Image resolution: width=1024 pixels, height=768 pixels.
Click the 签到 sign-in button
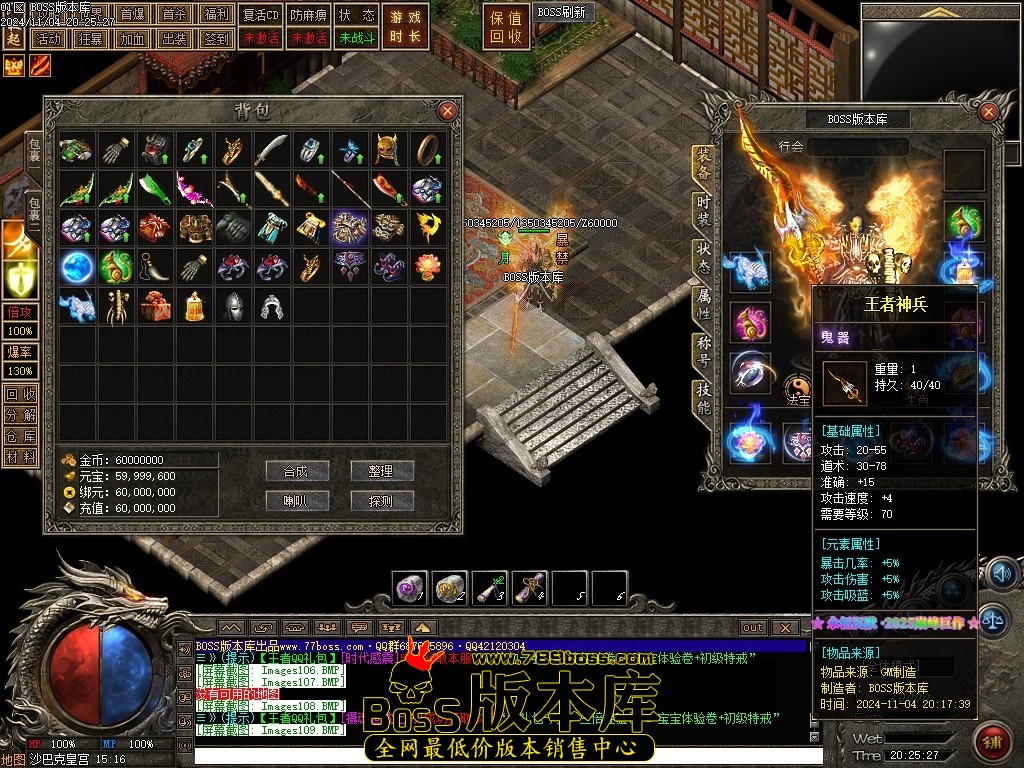tap(215, 39)
